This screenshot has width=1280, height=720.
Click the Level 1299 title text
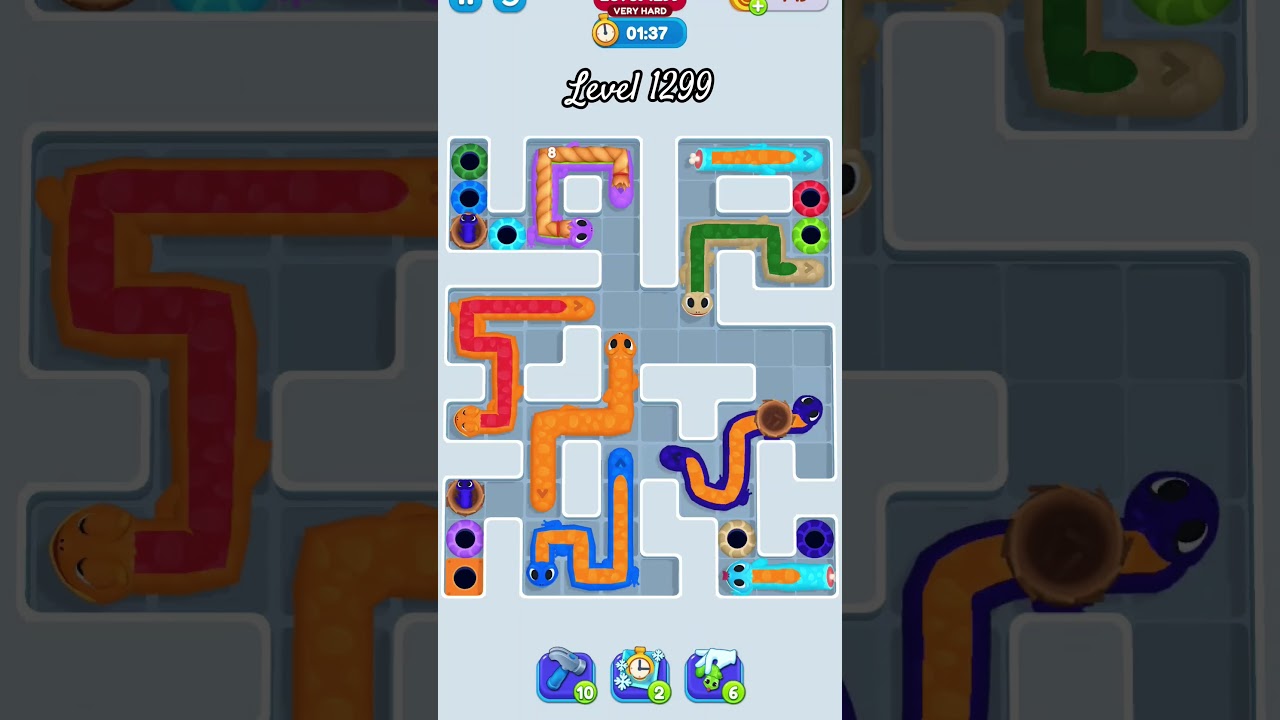click(x=640, y=88)
